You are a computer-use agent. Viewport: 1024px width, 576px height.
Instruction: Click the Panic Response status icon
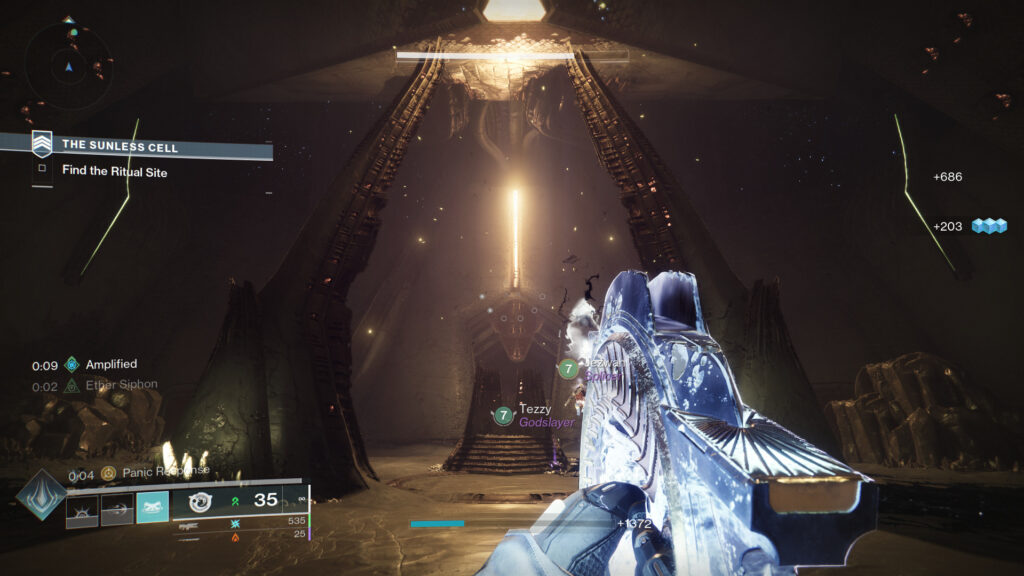109,472
